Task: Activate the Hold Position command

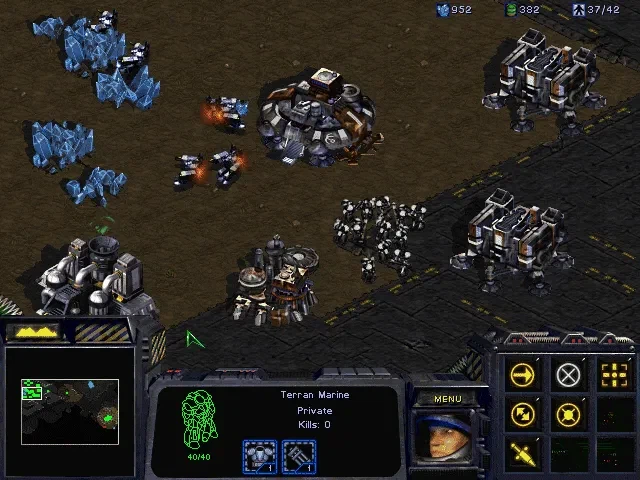Action: [568, 413]
